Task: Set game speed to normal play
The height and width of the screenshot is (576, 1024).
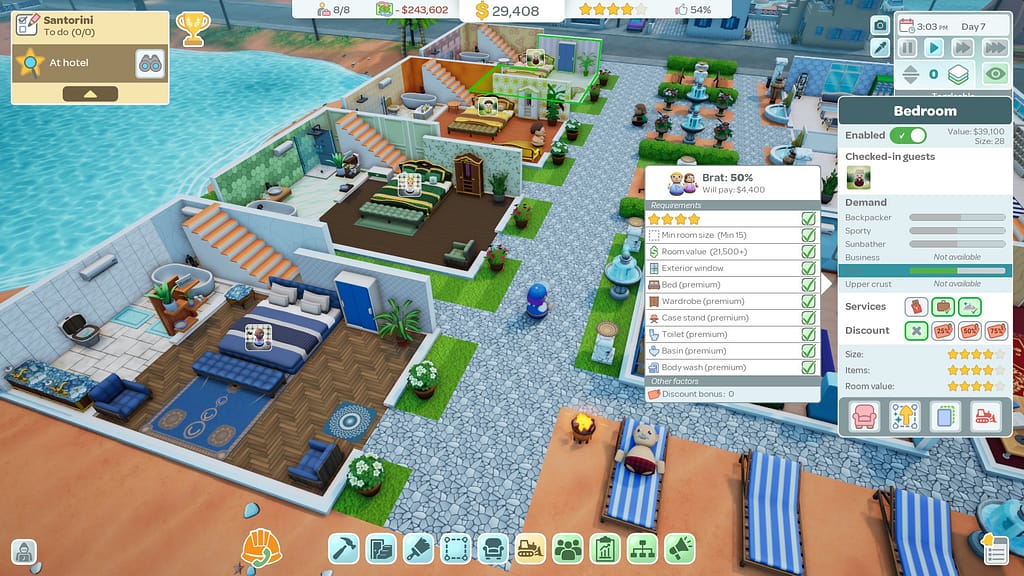Action: coord(934,47)
